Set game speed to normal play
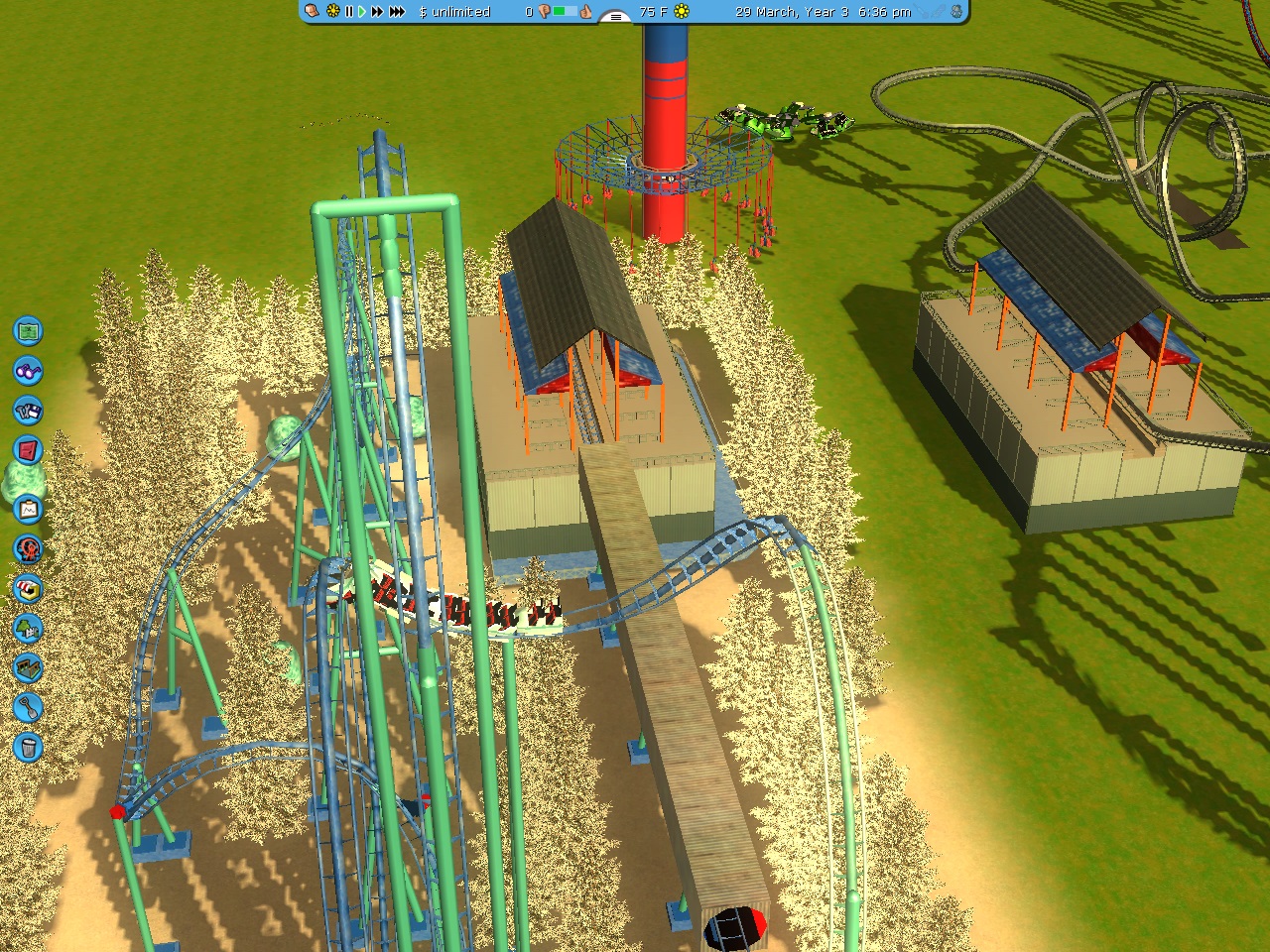The height and width of the screenshot is (952, 1270). tap(362, 12)
